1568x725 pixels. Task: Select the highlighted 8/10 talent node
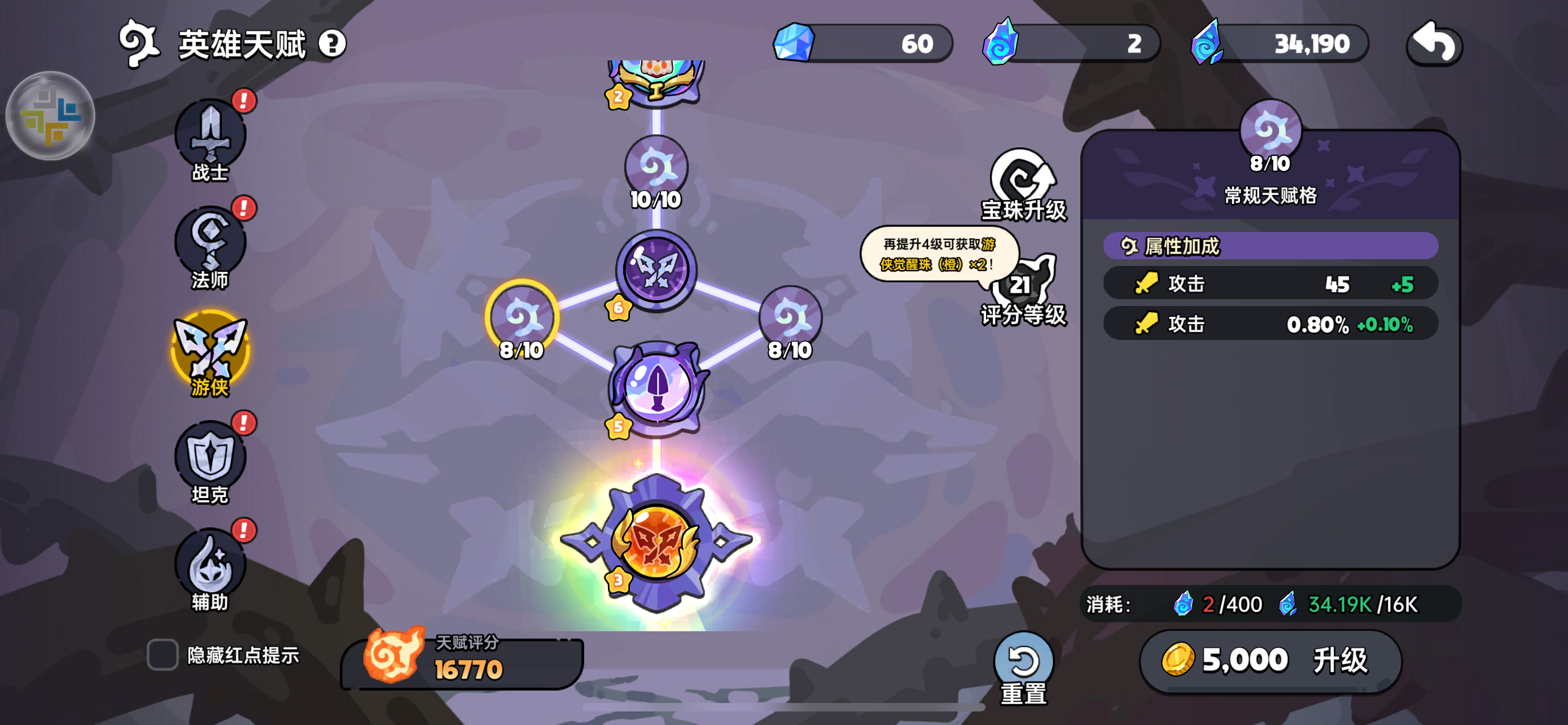point(522,317)
